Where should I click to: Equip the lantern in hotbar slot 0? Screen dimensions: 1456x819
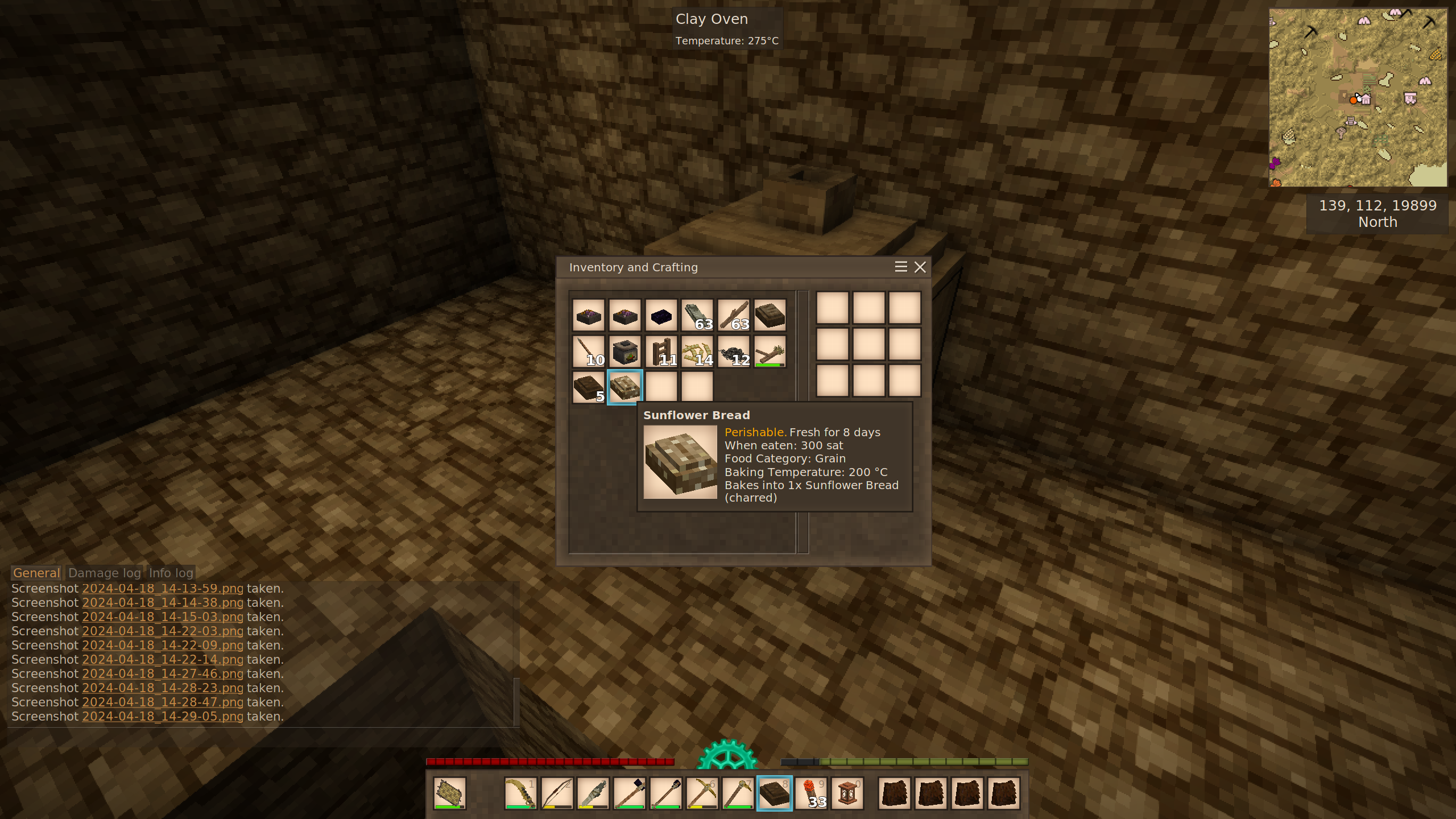point(847,793)
